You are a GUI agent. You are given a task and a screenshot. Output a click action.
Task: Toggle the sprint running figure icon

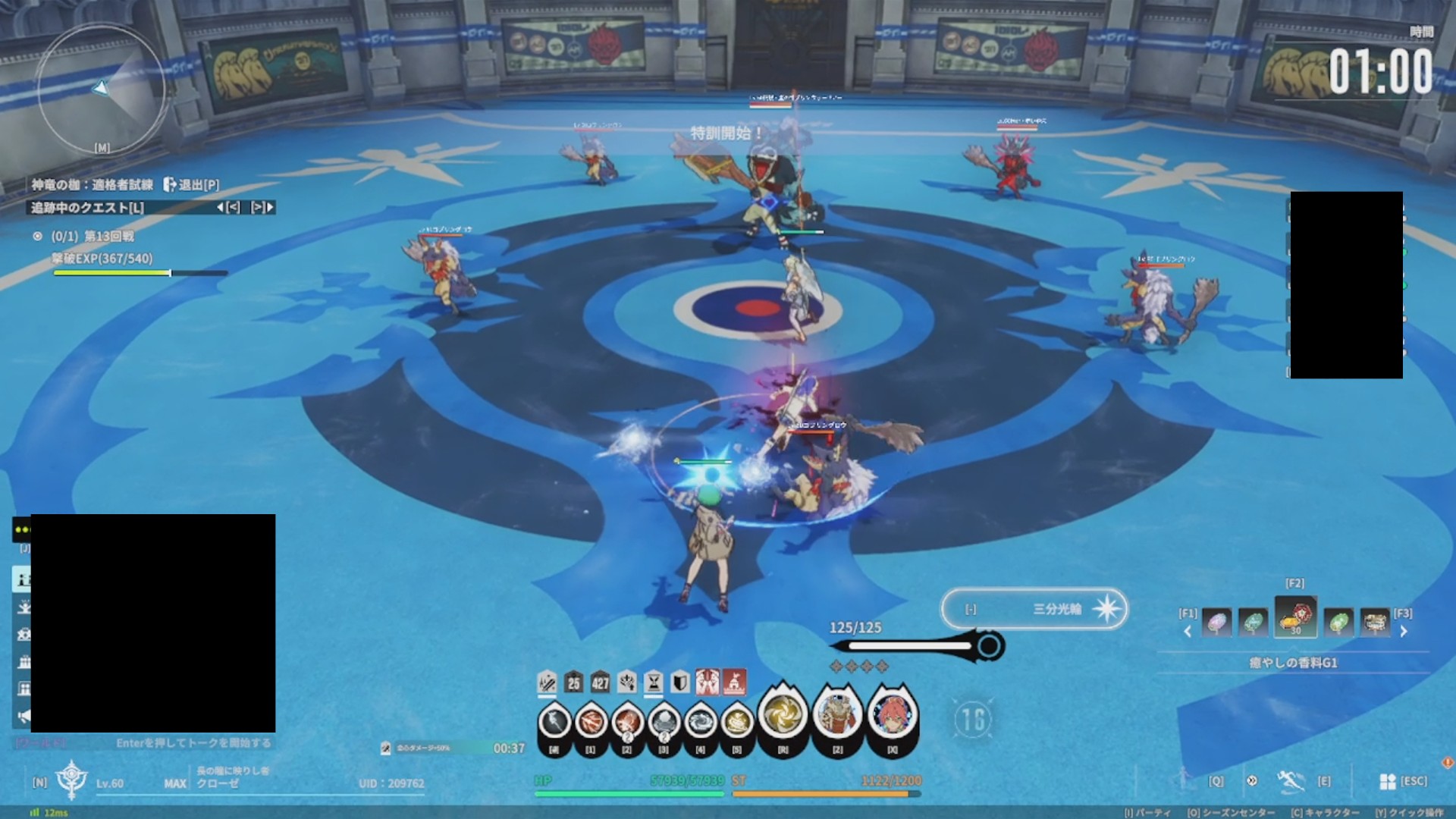(1288, 780)
